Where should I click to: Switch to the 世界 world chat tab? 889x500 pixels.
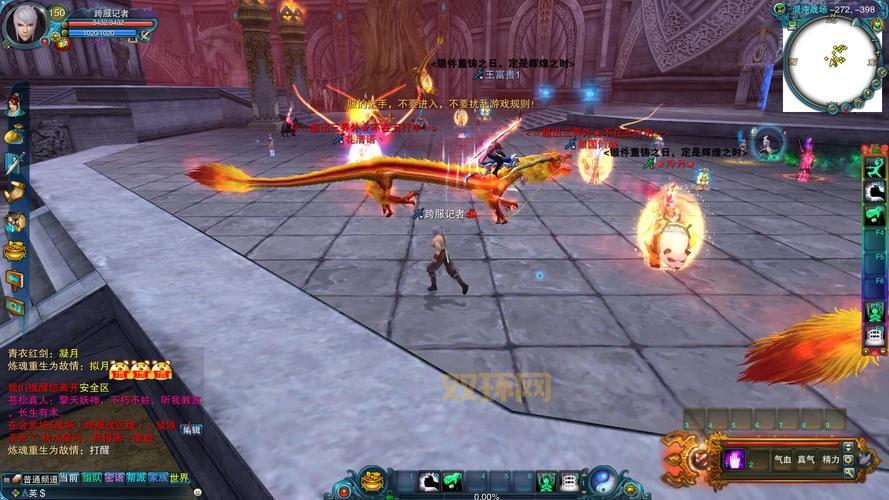pyautogui.click(x=179, y=478)
